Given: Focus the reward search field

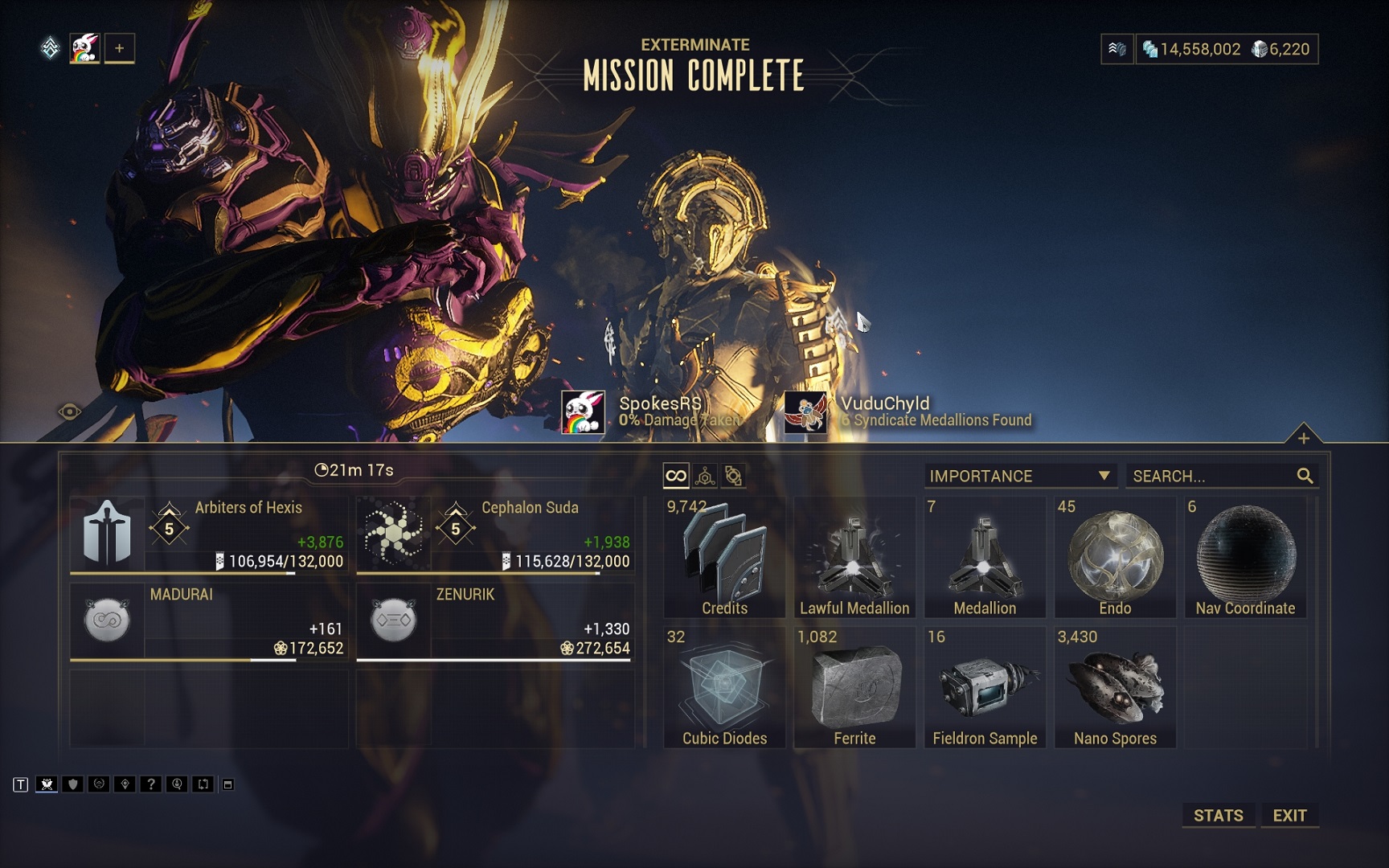Looking at the screenshot, I should coord(1211,476).
